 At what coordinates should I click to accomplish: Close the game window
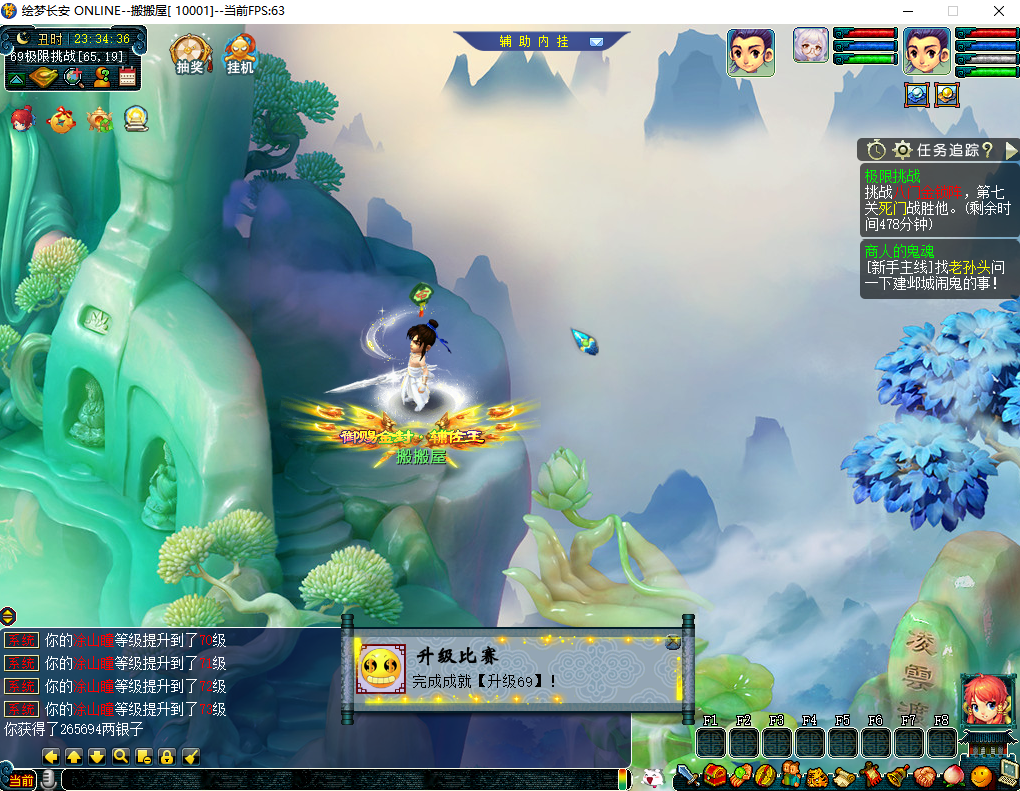pyautogui.click(x=998, y=11)
